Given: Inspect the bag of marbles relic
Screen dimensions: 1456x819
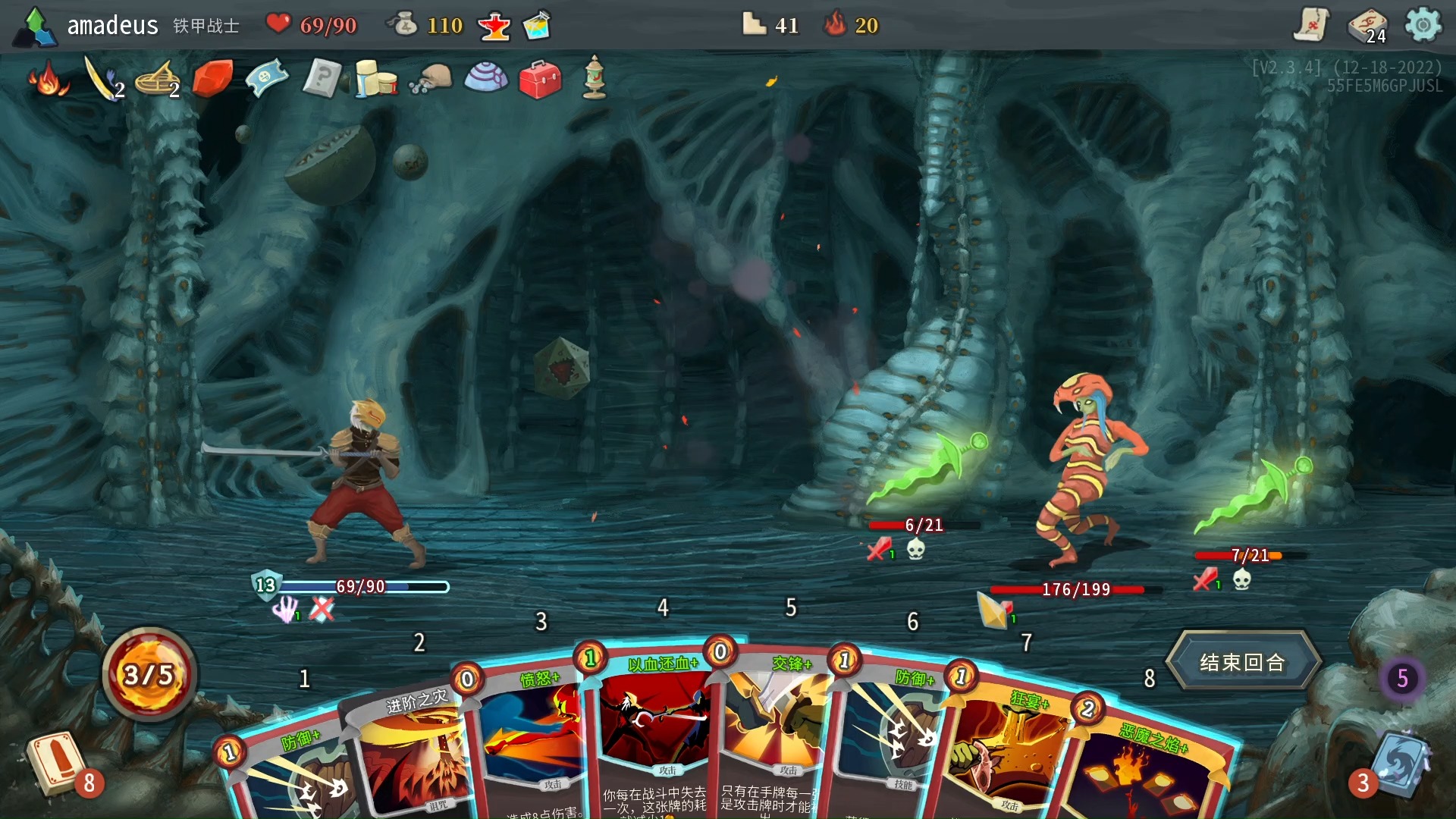Looking at the screenshot, I should (431, 79).
